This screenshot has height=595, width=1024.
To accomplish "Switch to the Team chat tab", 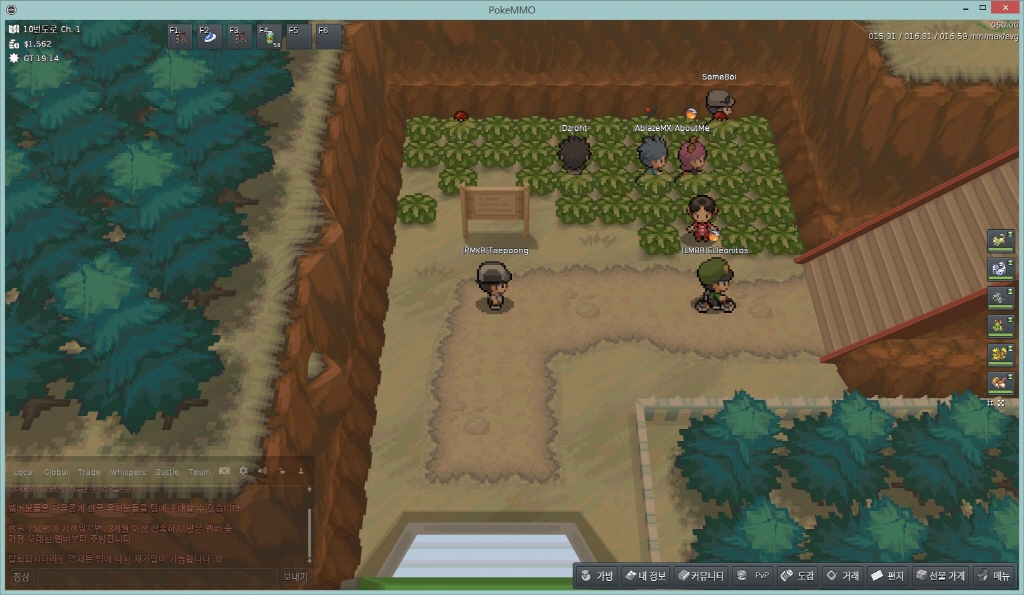I will coord(199,472).
